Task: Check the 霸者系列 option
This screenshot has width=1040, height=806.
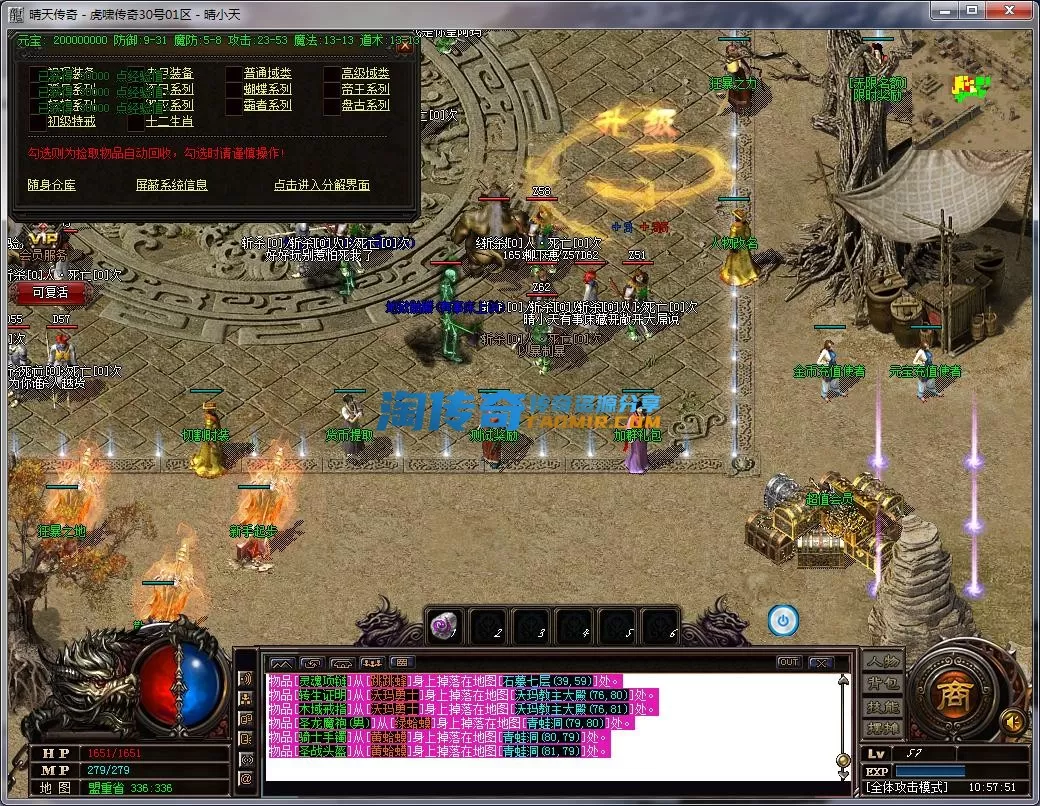Action: pos(233,105)
